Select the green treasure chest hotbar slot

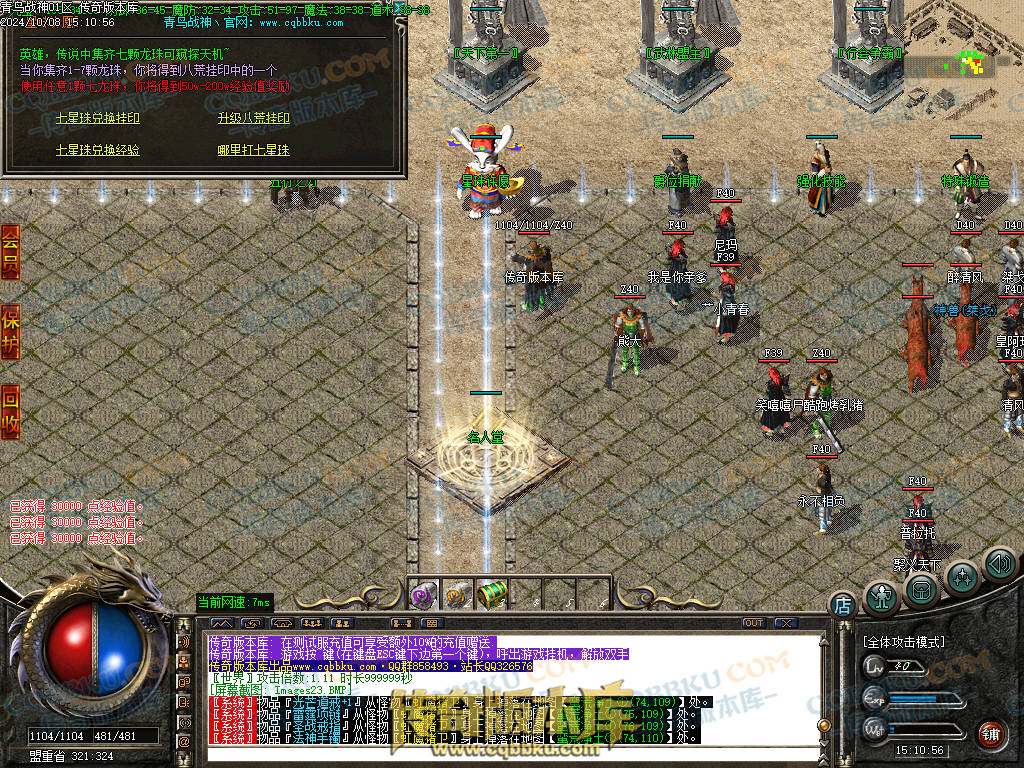492,594
